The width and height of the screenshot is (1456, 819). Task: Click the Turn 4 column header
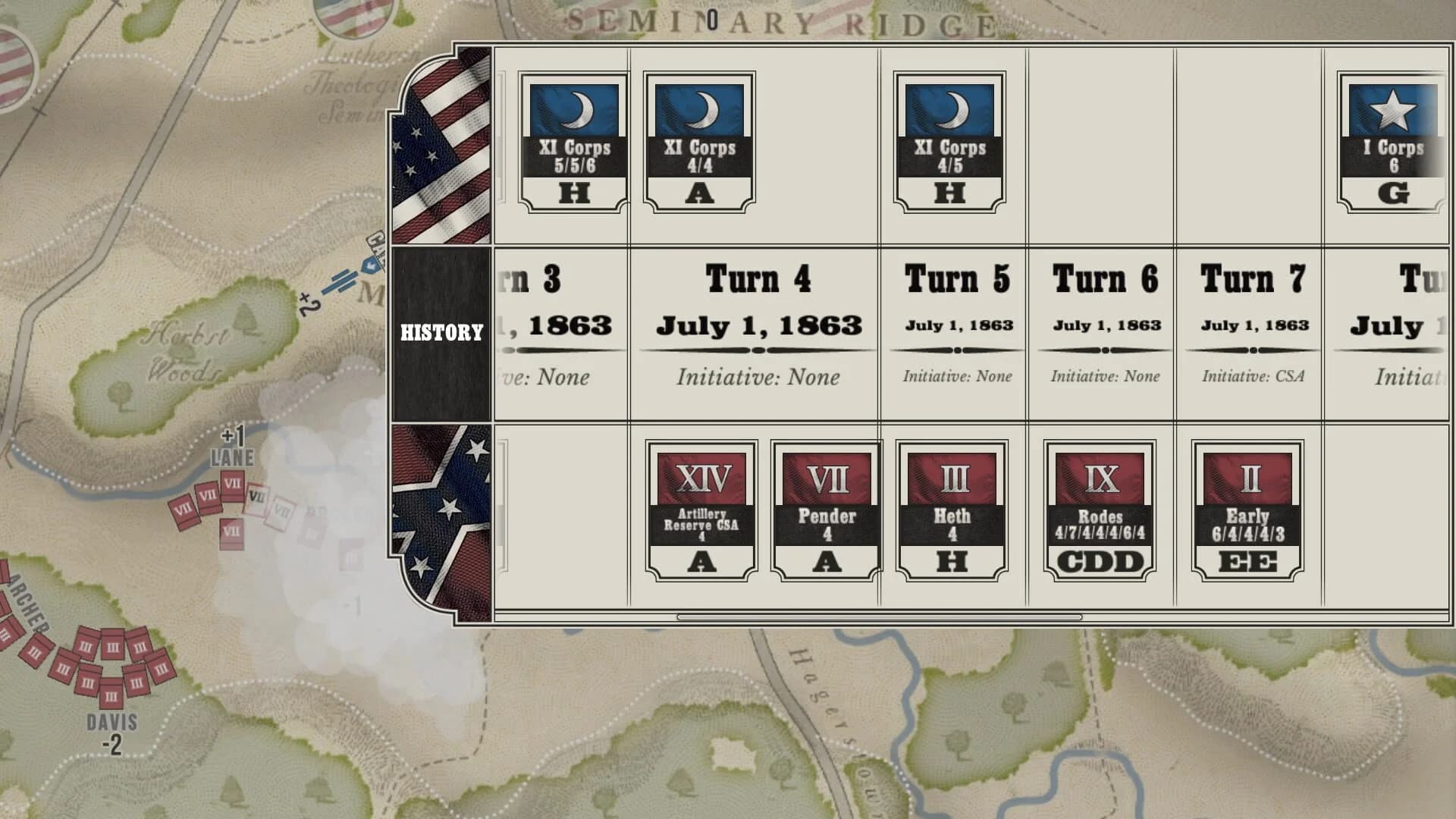coord(758,278)
